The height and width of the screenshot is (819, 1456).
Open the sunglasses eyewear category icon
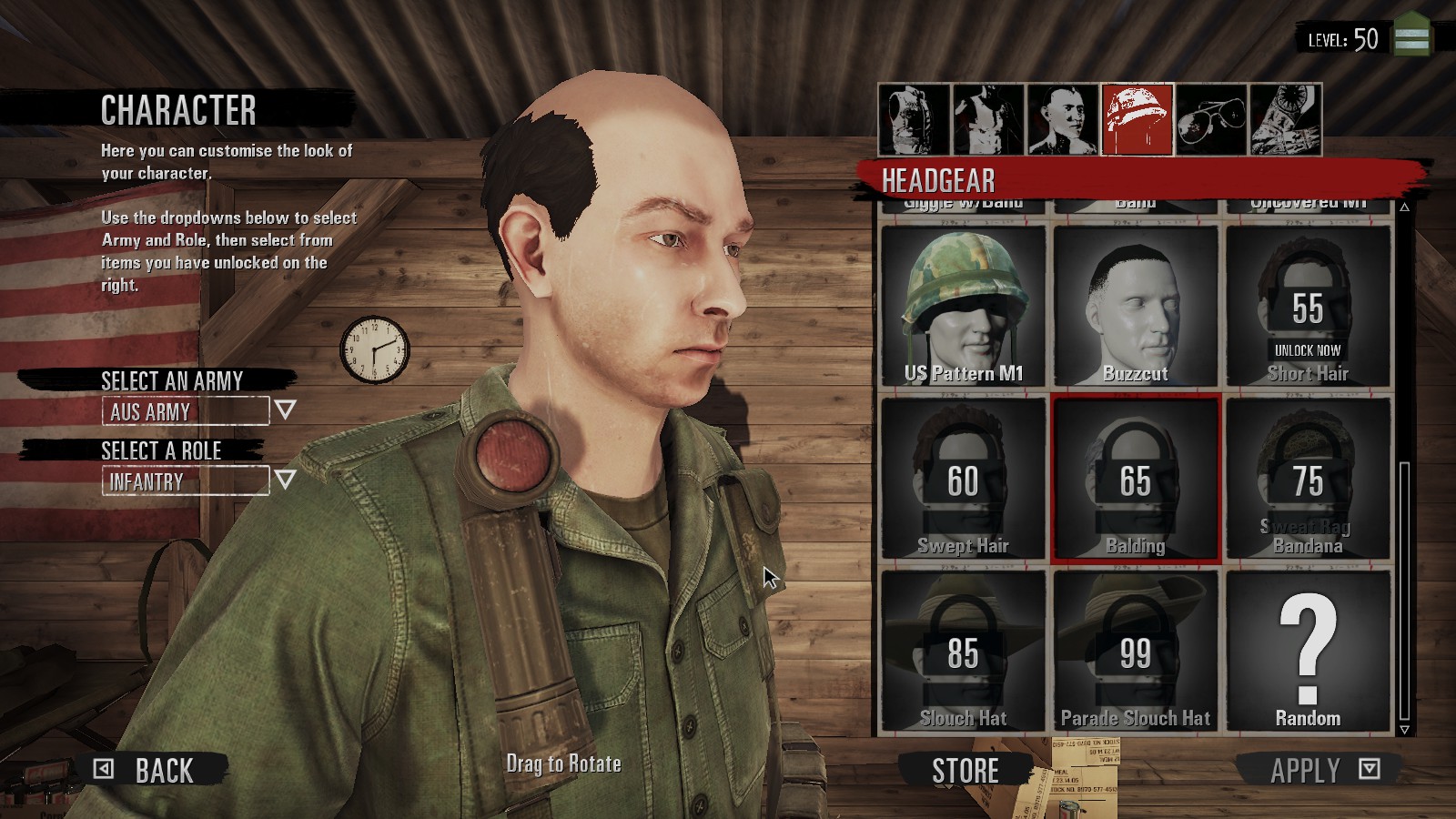[1211, 118]
